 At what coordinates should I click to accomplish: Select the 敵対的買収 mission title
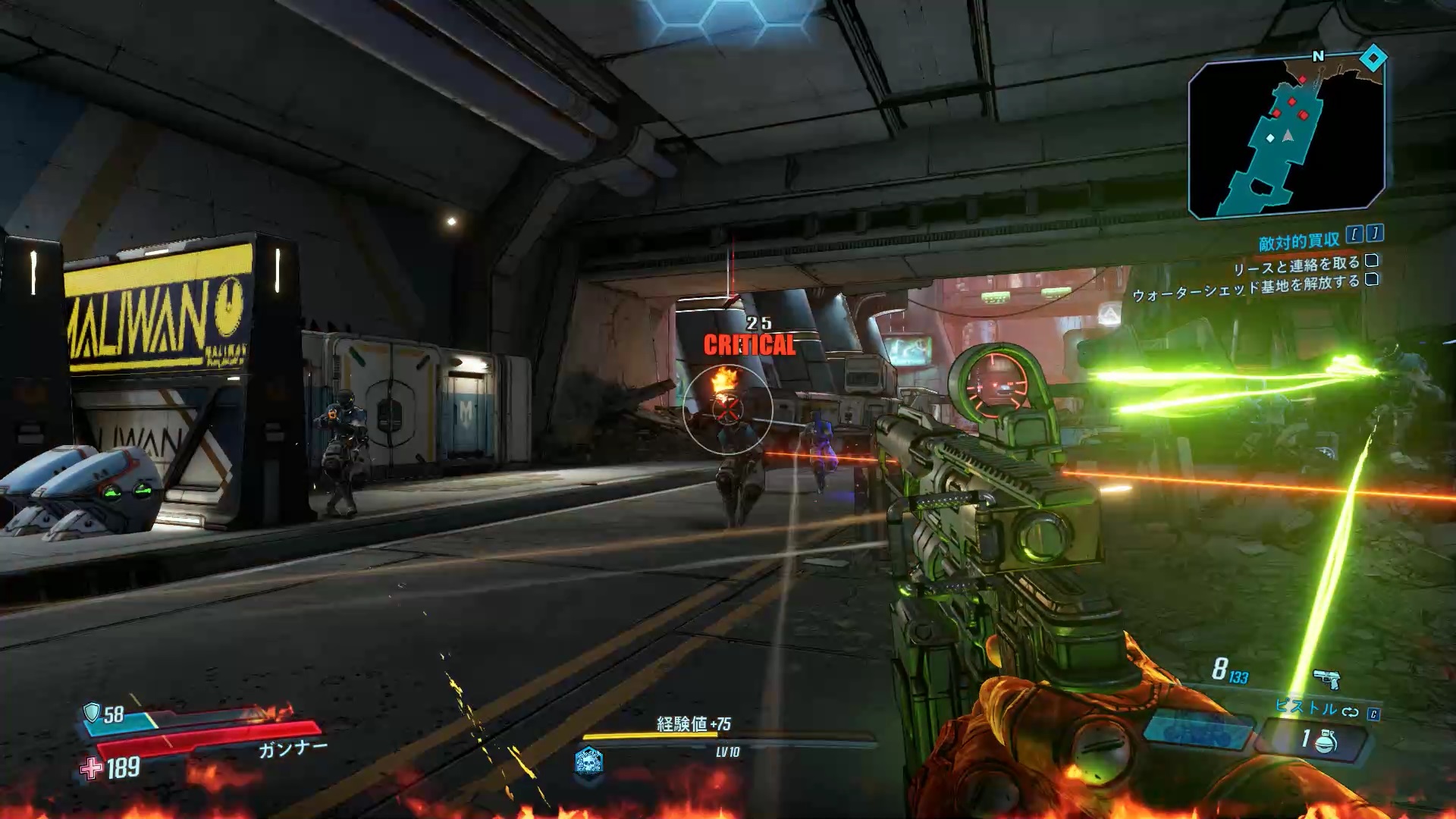pos(1299,242)
